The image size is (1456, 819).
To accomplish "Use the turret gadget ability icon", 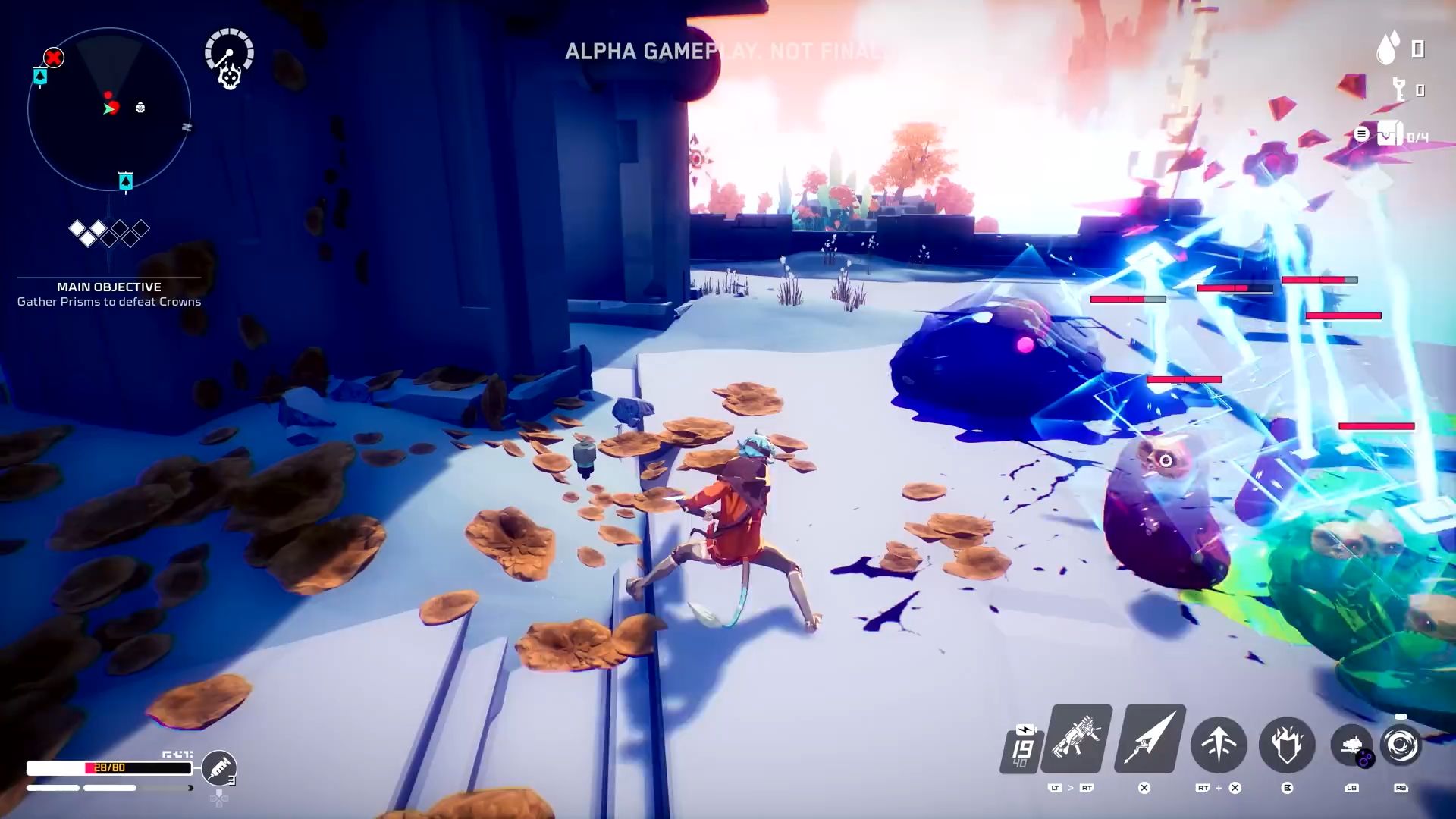I will 1352,745.
